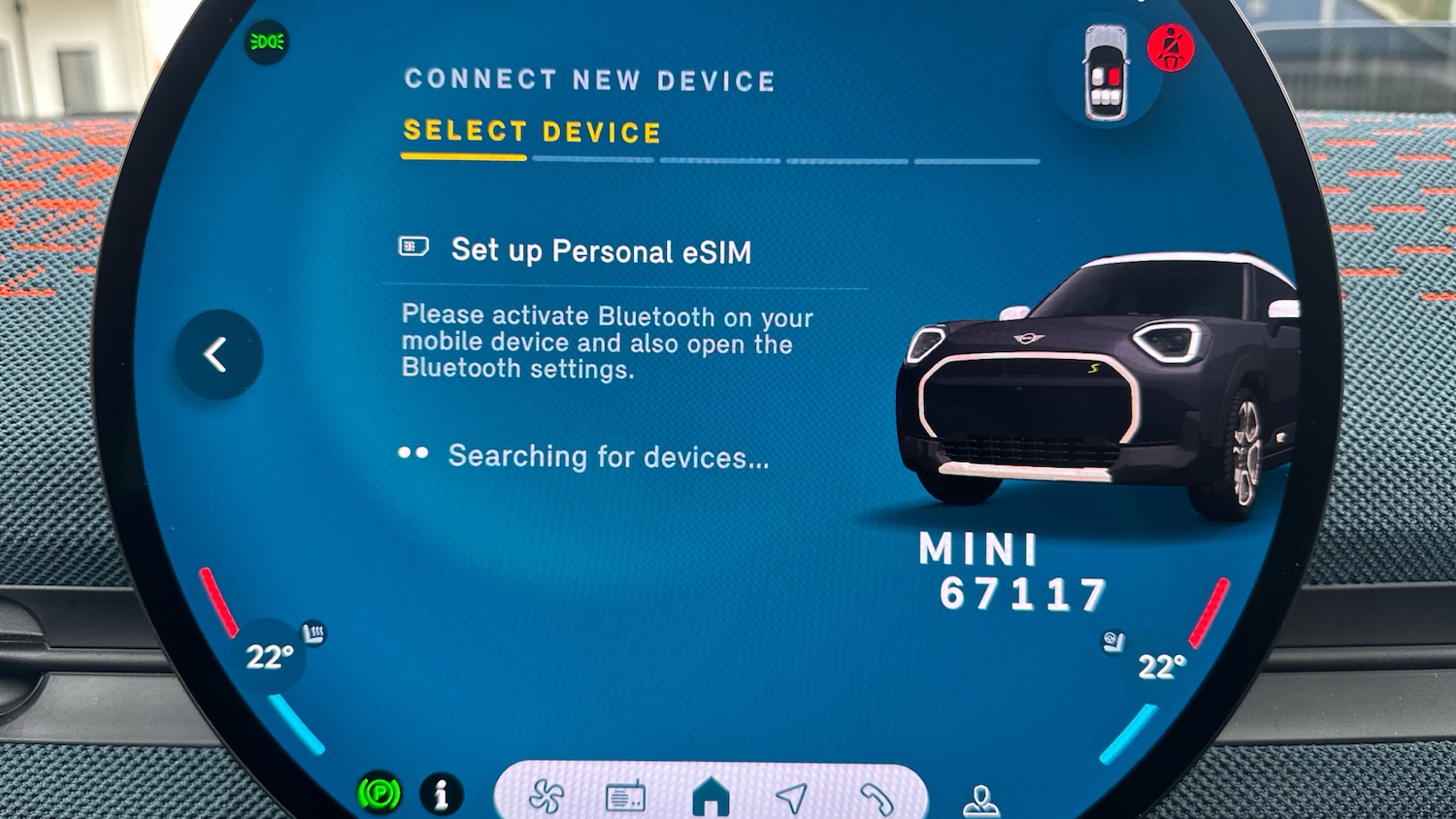Open the radio media menu

pyautogui.click(x=625, y=798)
